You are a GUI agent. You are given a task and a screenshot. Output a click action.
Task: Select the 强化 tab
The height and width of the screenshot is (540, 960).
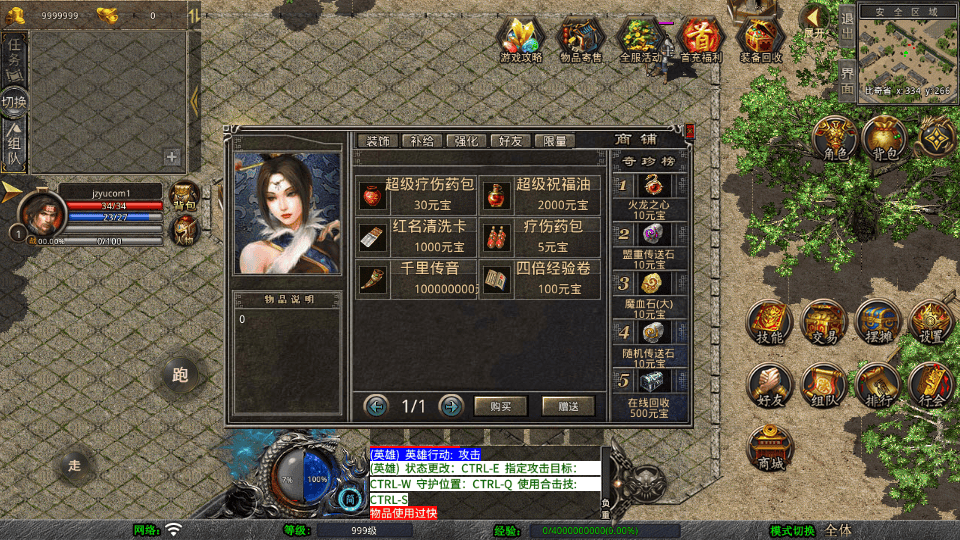[467, 141]
